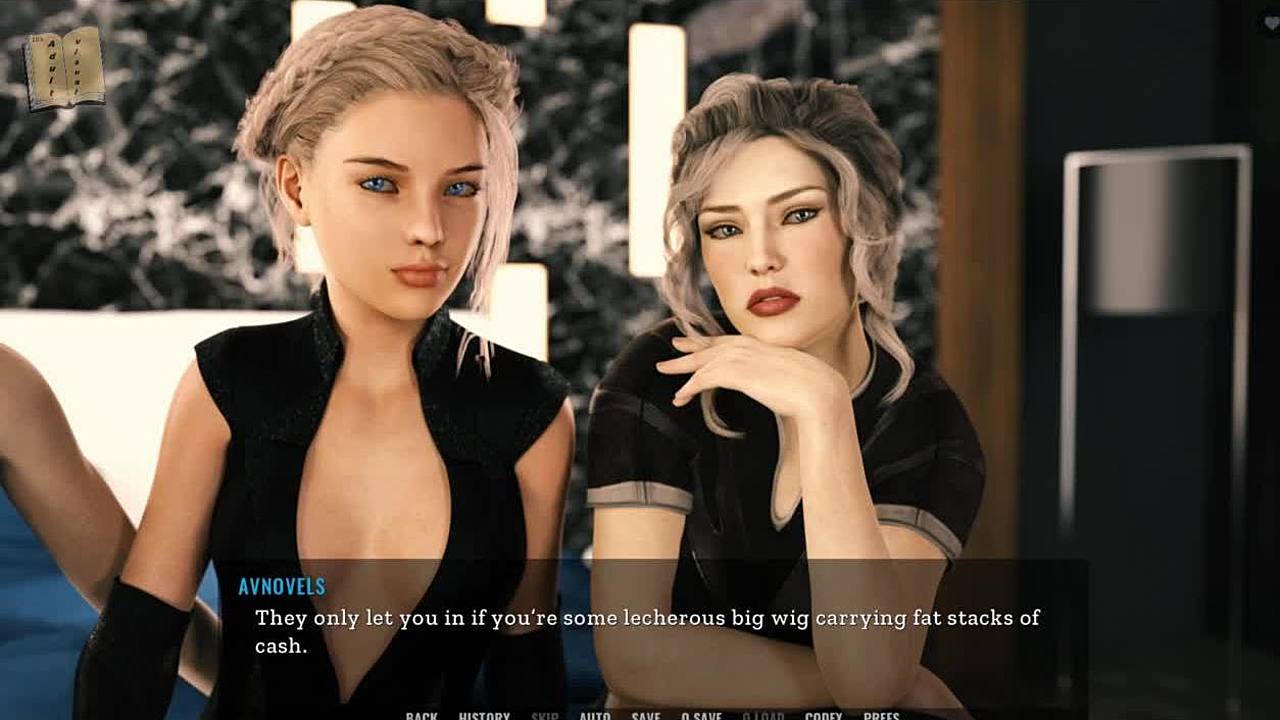1280x720 pixels.
Task: Activate Skip in the quick menu
Action: [x=545, y=715]
